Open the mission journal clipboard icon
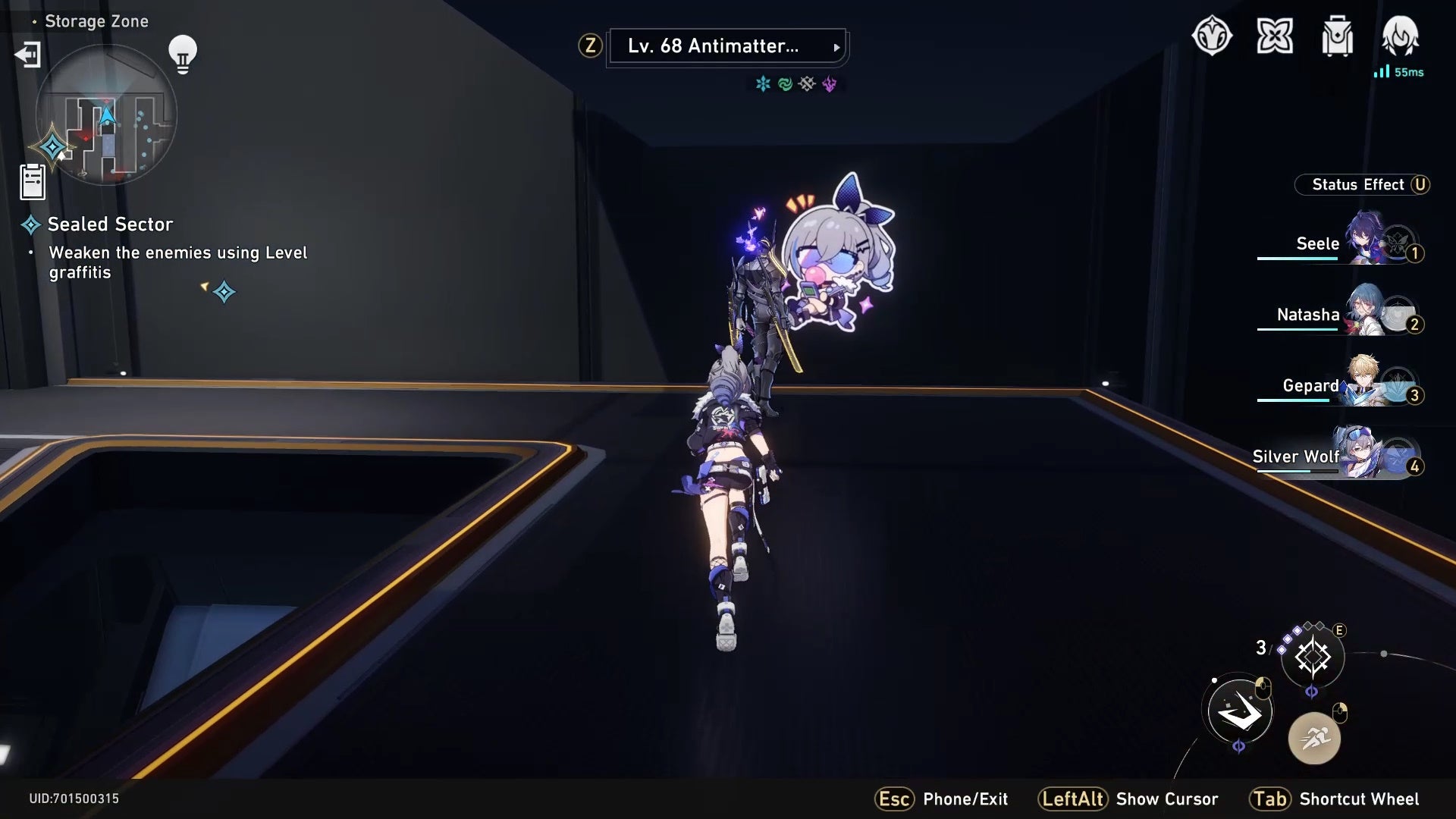Image resolution: width=1456 pixels, height=819 pixels. pos(32,181)
